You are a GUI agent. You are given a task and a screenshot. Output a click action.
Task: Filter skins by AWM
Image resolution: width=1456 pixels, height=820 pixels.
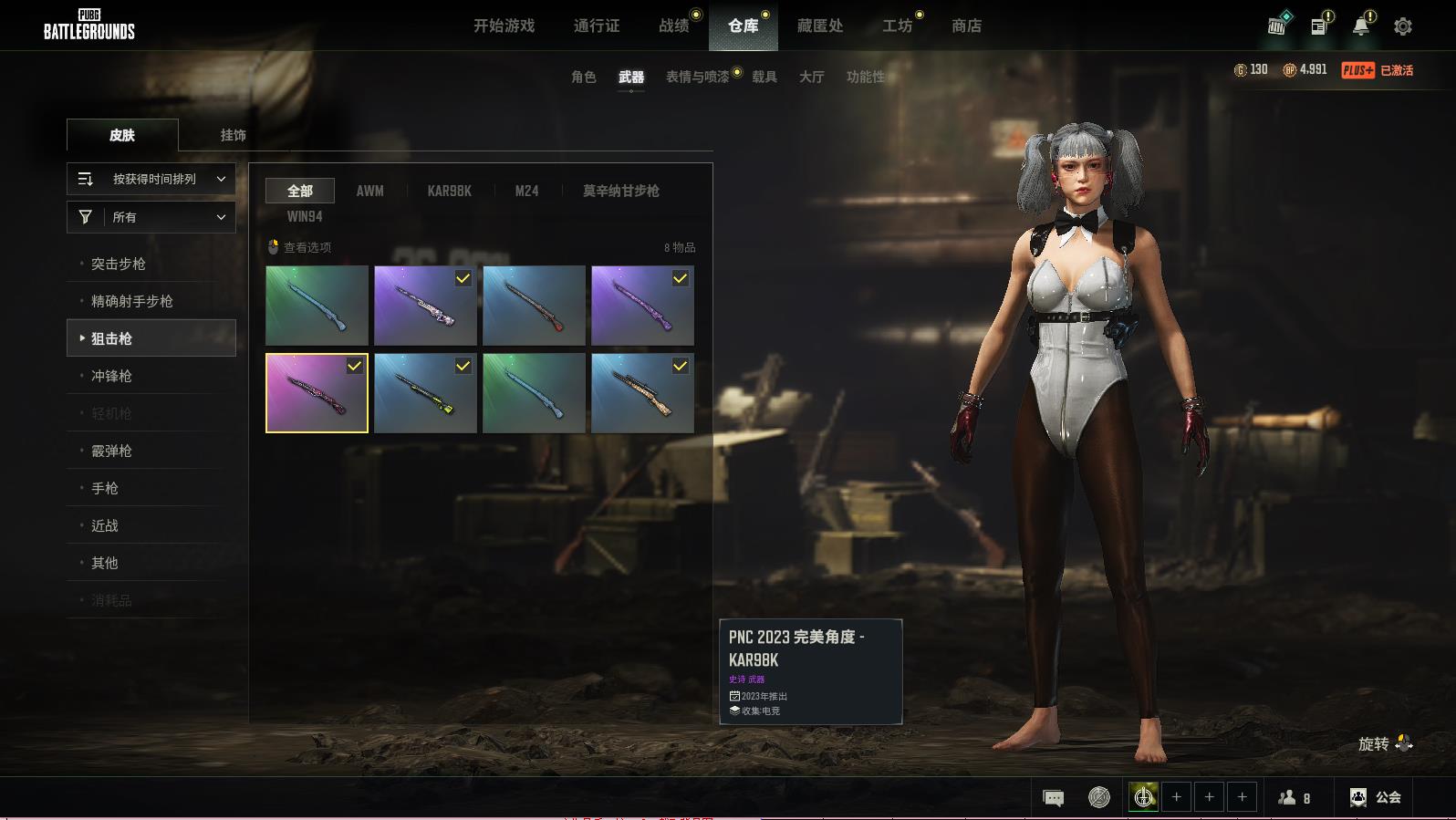(x=369, y=191)
